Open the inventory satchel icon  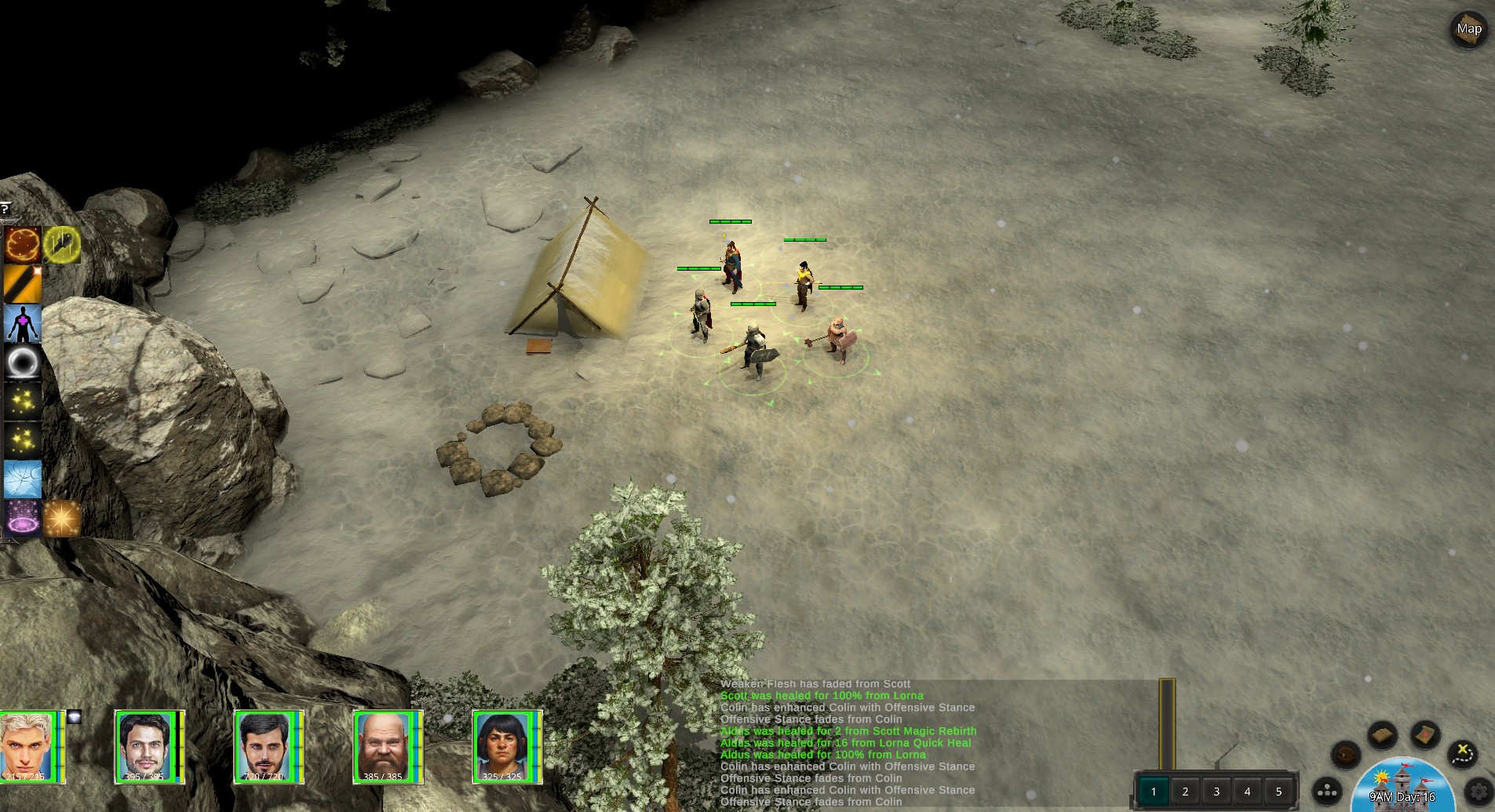1345,755
